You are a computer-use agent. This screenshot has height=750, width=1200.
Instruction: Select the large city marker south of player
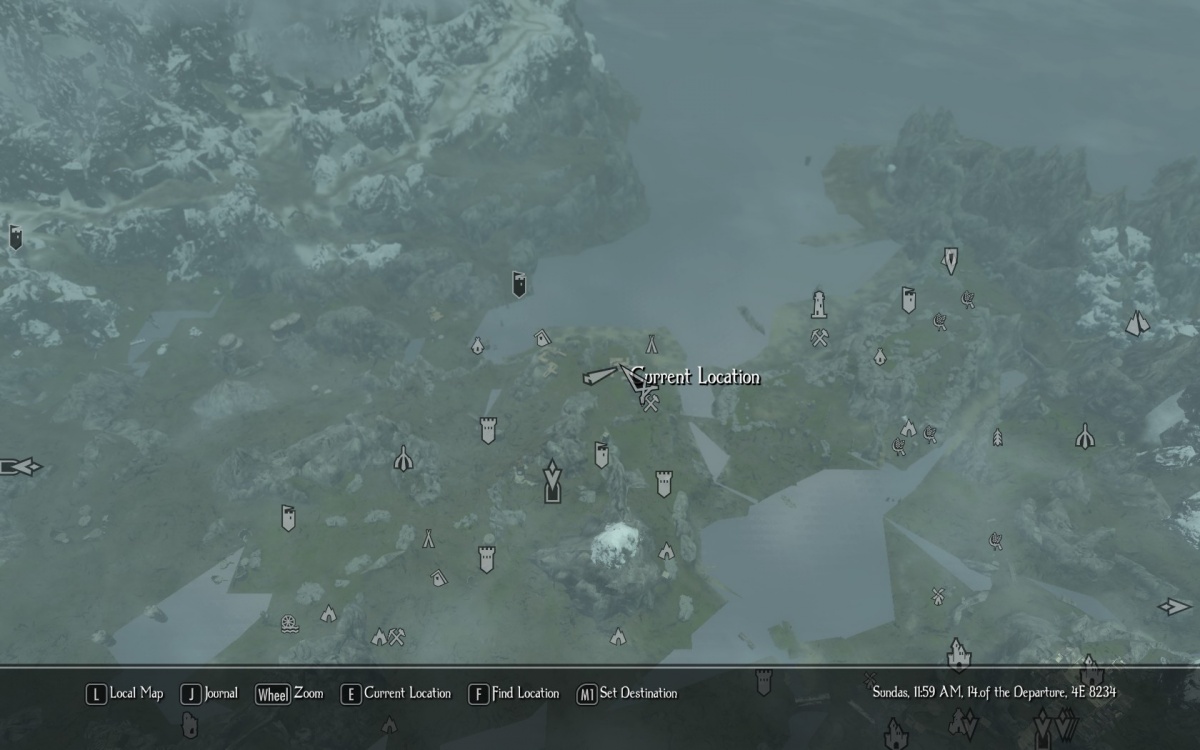(551, 481)
